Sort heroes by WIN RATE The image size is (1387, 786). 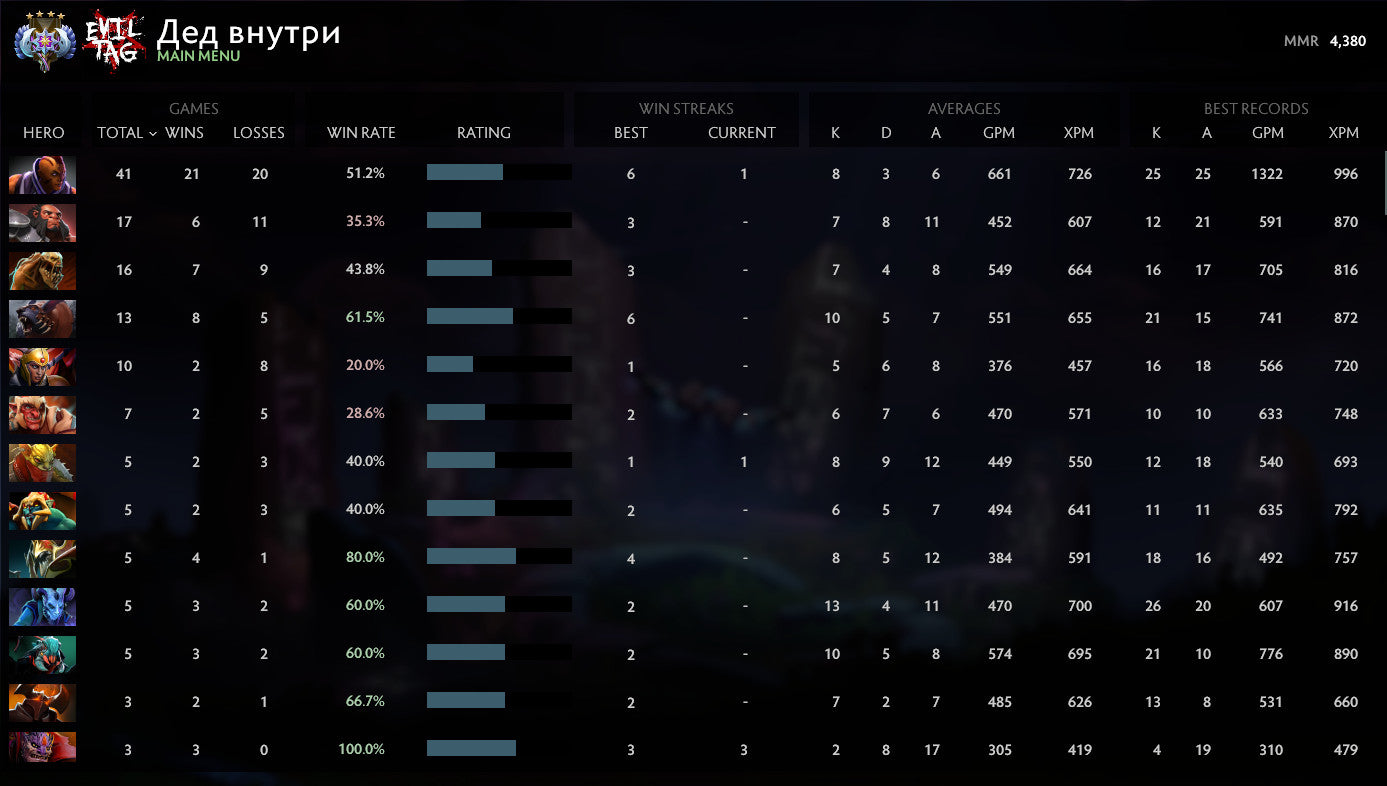pos(359,132)
